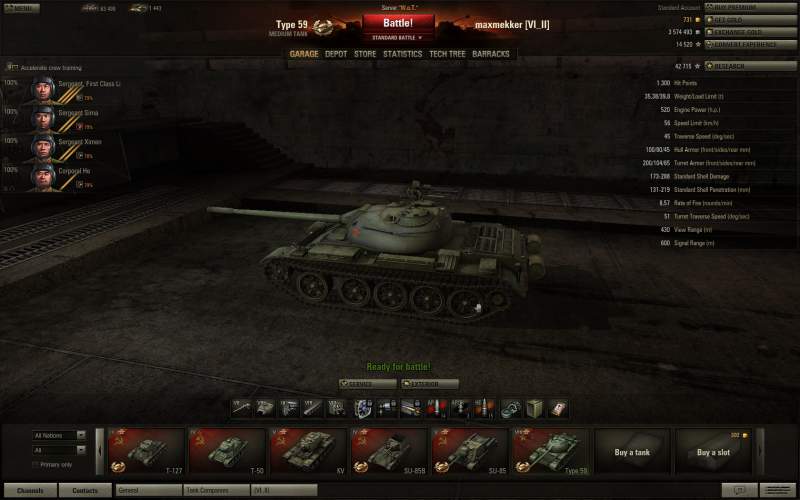800x500 pixels.
Task: Click the Buy a tank slot
Action: (x=632, y=450)
